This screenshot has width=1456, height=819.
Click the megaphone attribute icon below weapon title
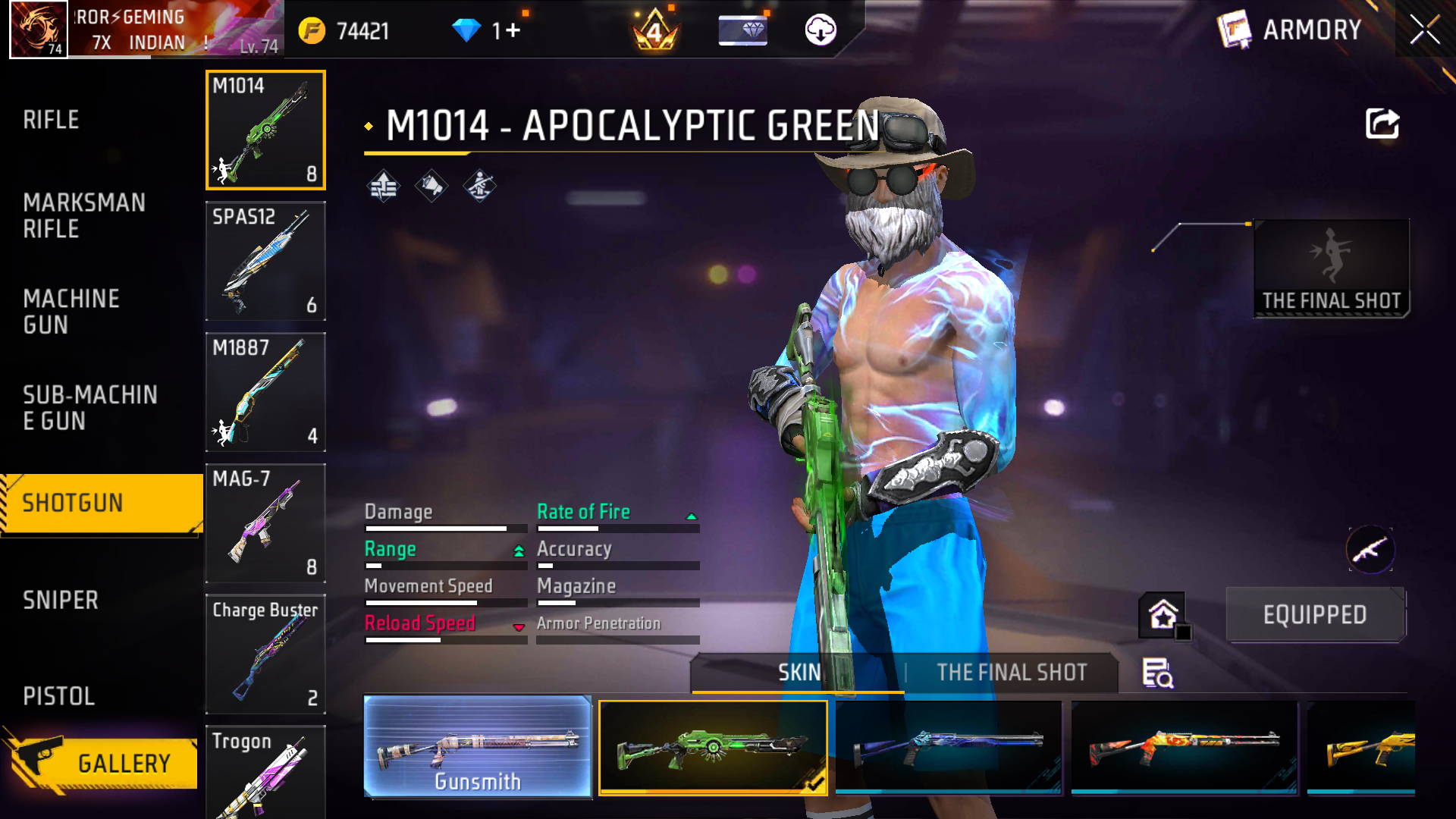point(431,184)
